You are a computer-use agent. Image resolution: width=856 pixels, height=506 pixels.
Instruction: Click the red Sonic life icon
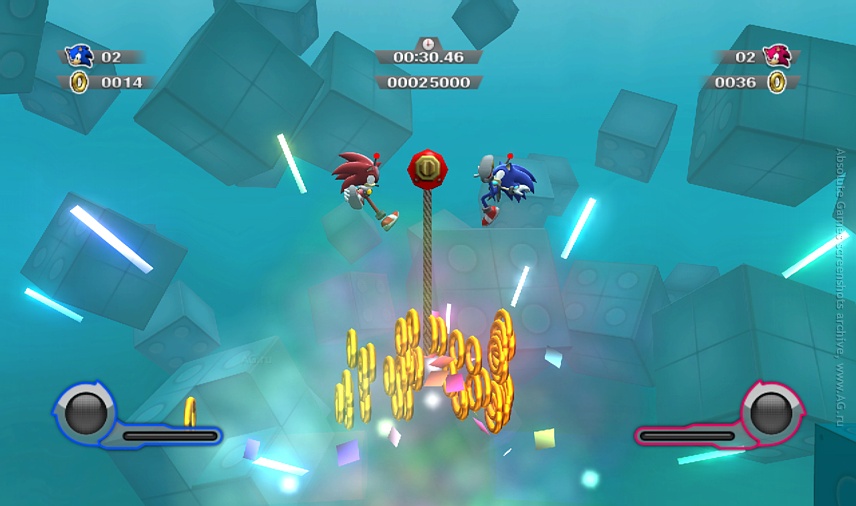[x=776, y=57]
